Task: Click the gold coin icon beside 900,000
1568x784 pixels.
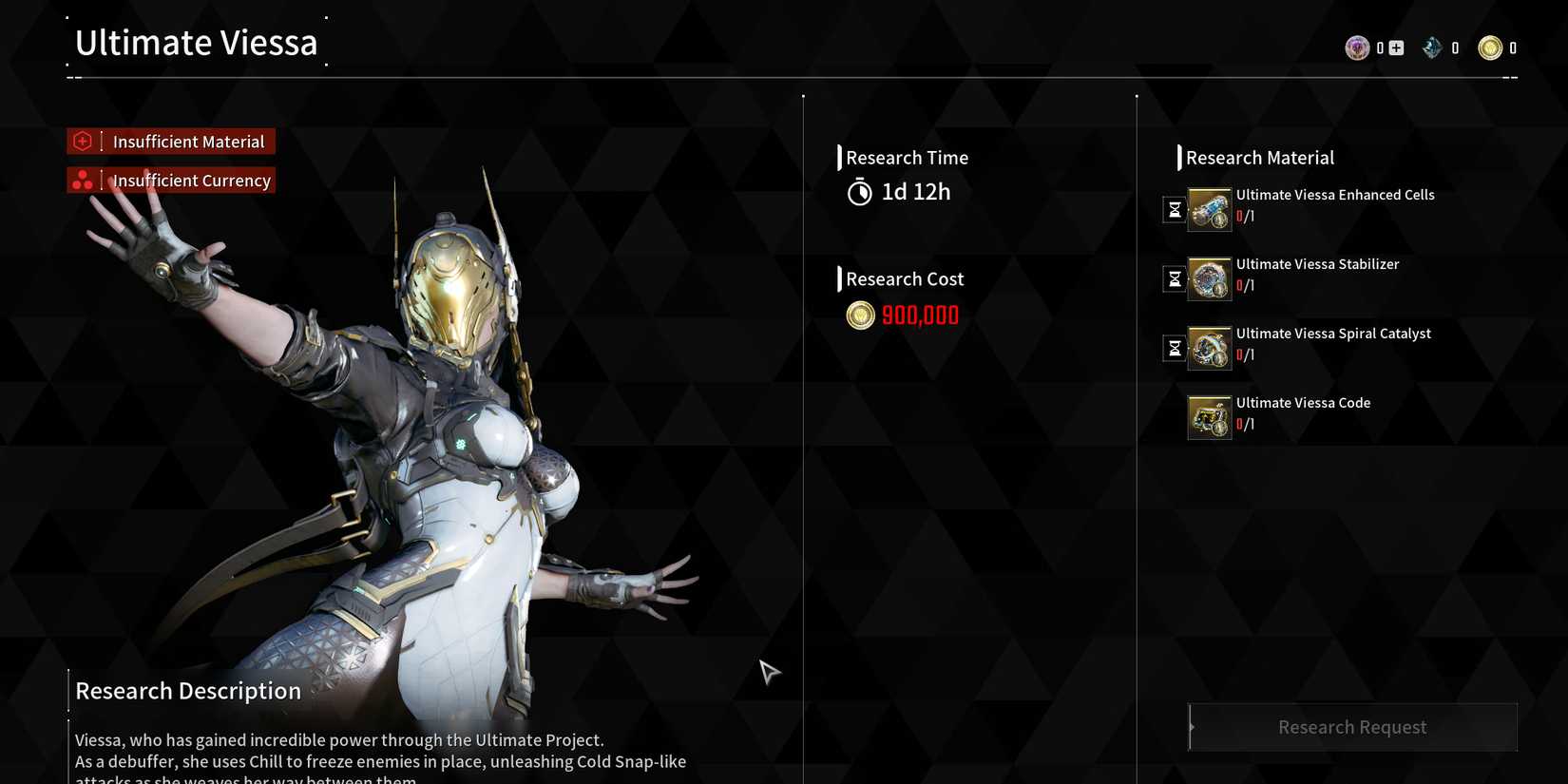Action: [860, 315]
